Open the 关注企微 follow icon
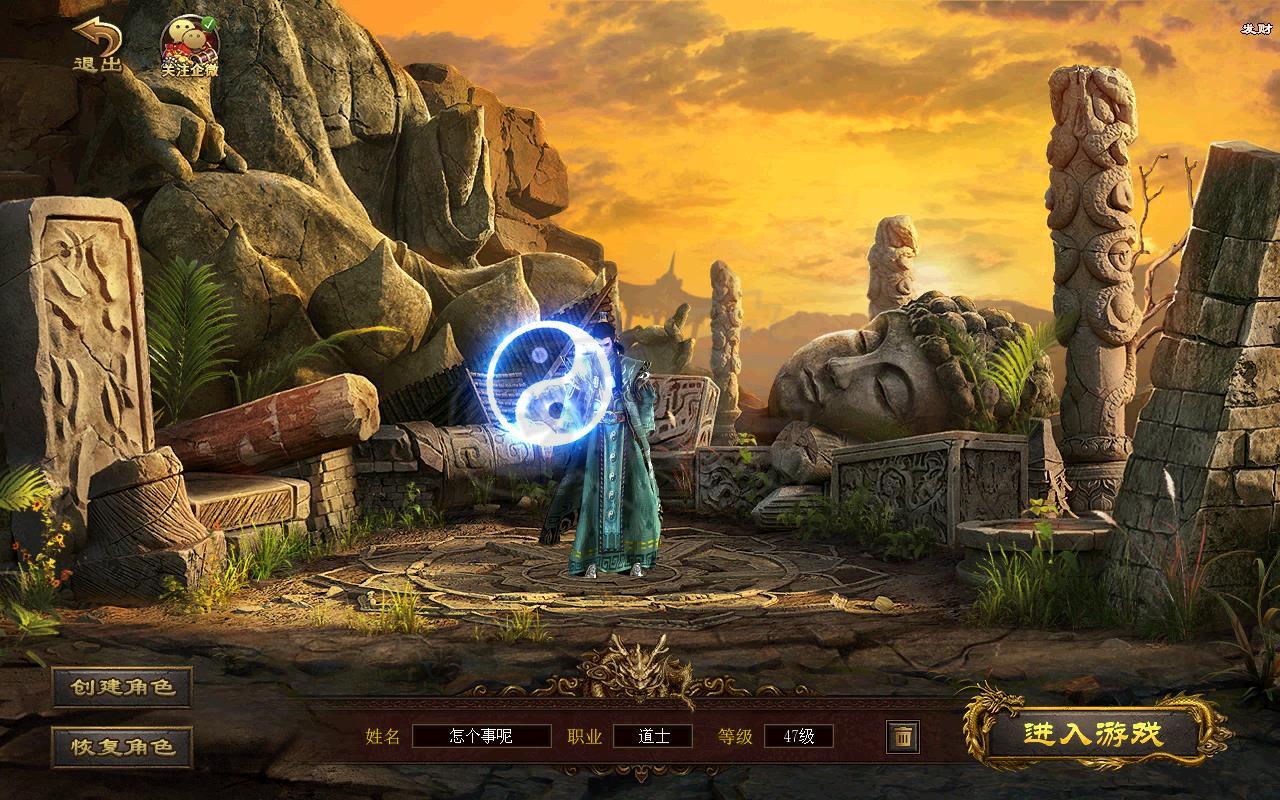1280x800 pixels. pos(190,46)
